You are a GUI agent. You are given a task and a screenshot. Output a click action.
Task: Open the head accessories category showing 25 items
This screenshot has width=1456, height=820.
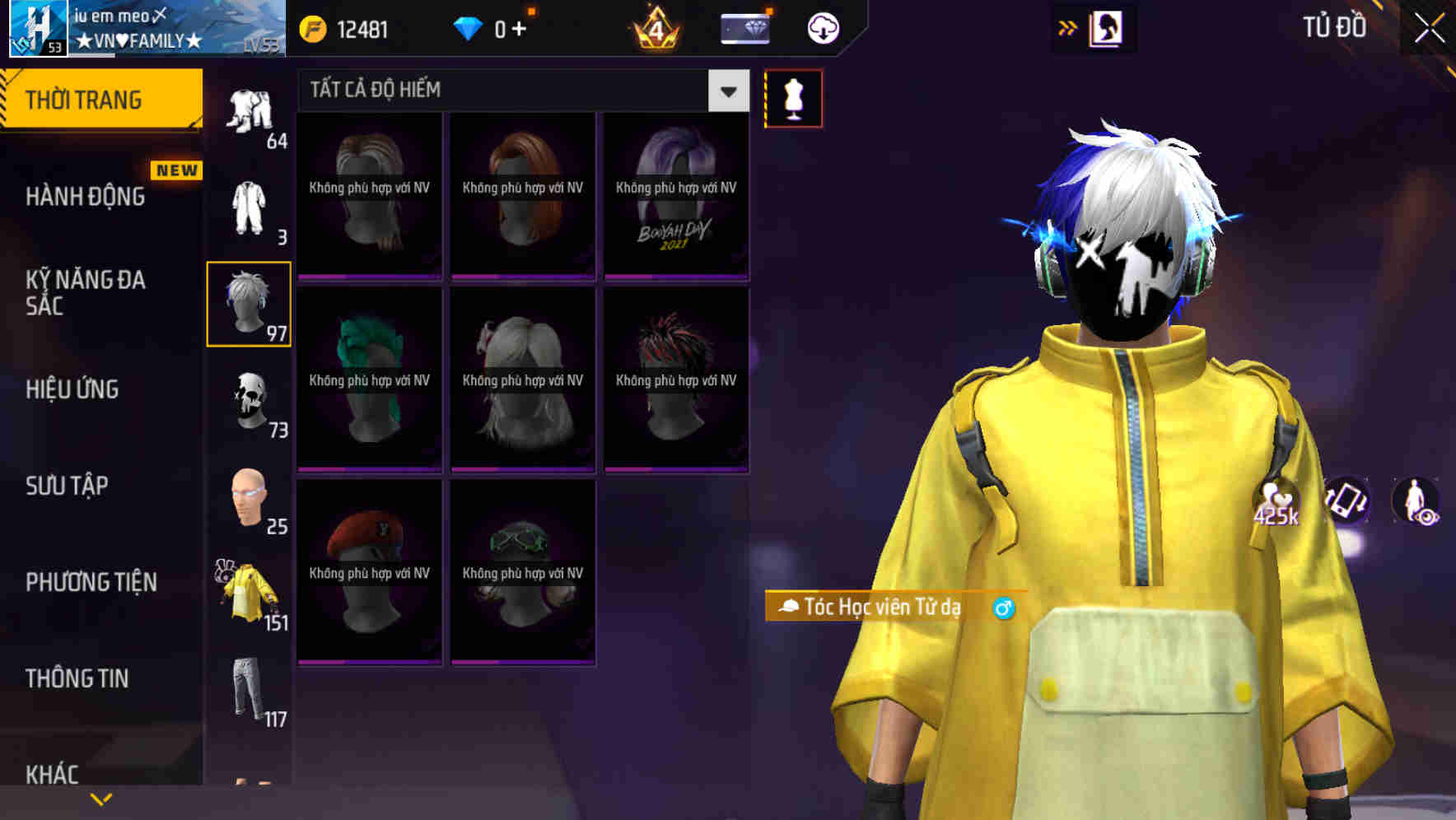[x=250, y=500]
